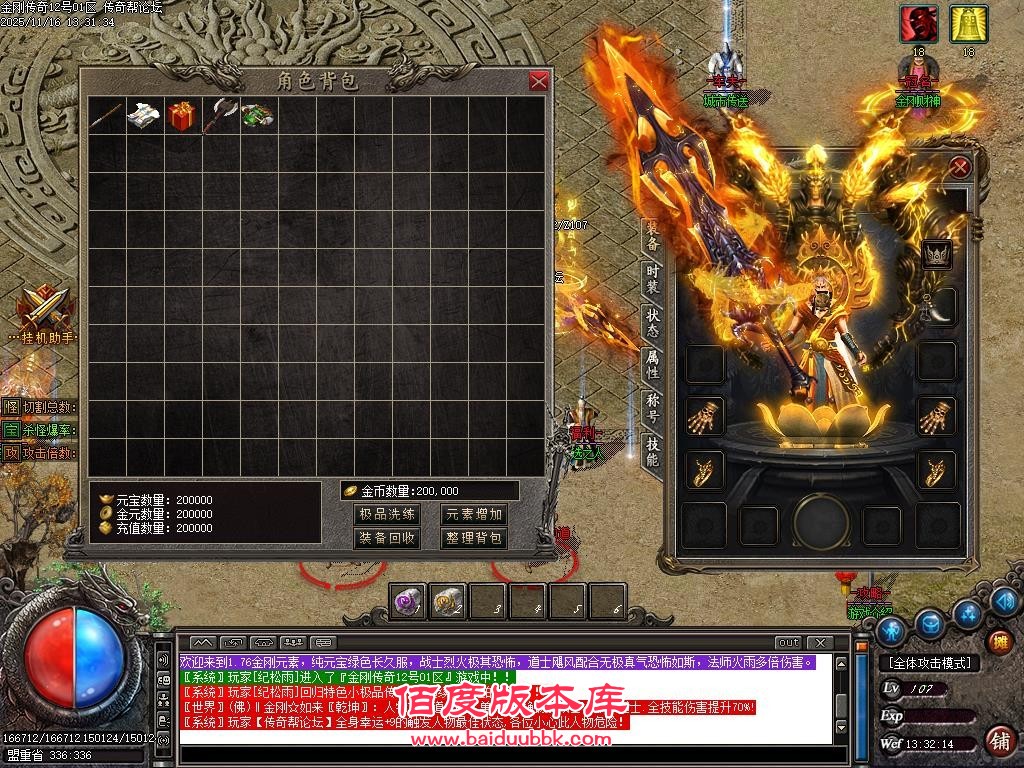Viewport: 1024px width, 768px height.
Task: Switch to the 称号 title tab
Action: (652, 407)
